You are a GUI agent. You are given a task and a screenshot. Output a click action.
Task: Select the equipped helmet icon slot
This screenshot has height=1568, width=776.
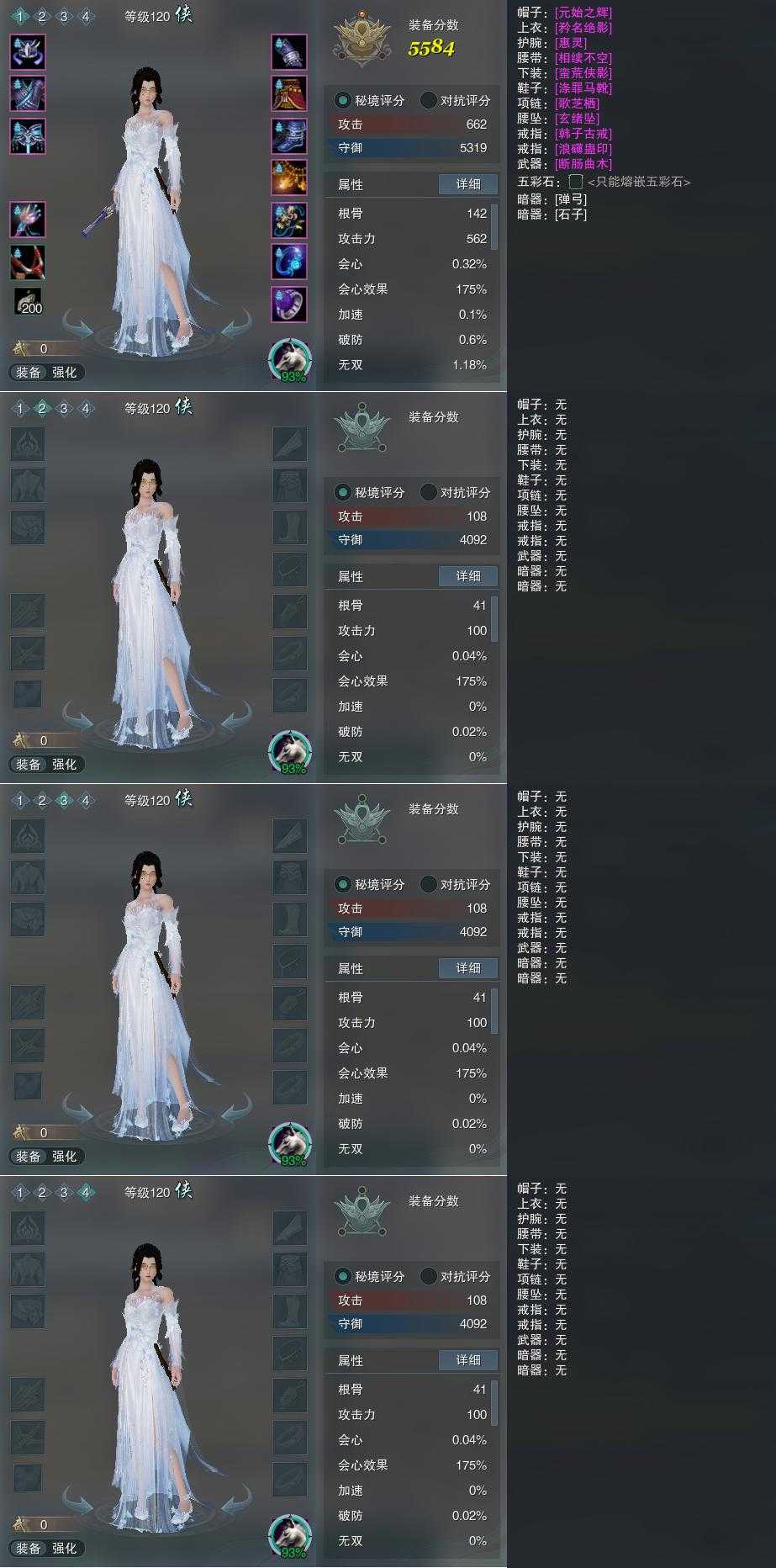click(28, 51)
